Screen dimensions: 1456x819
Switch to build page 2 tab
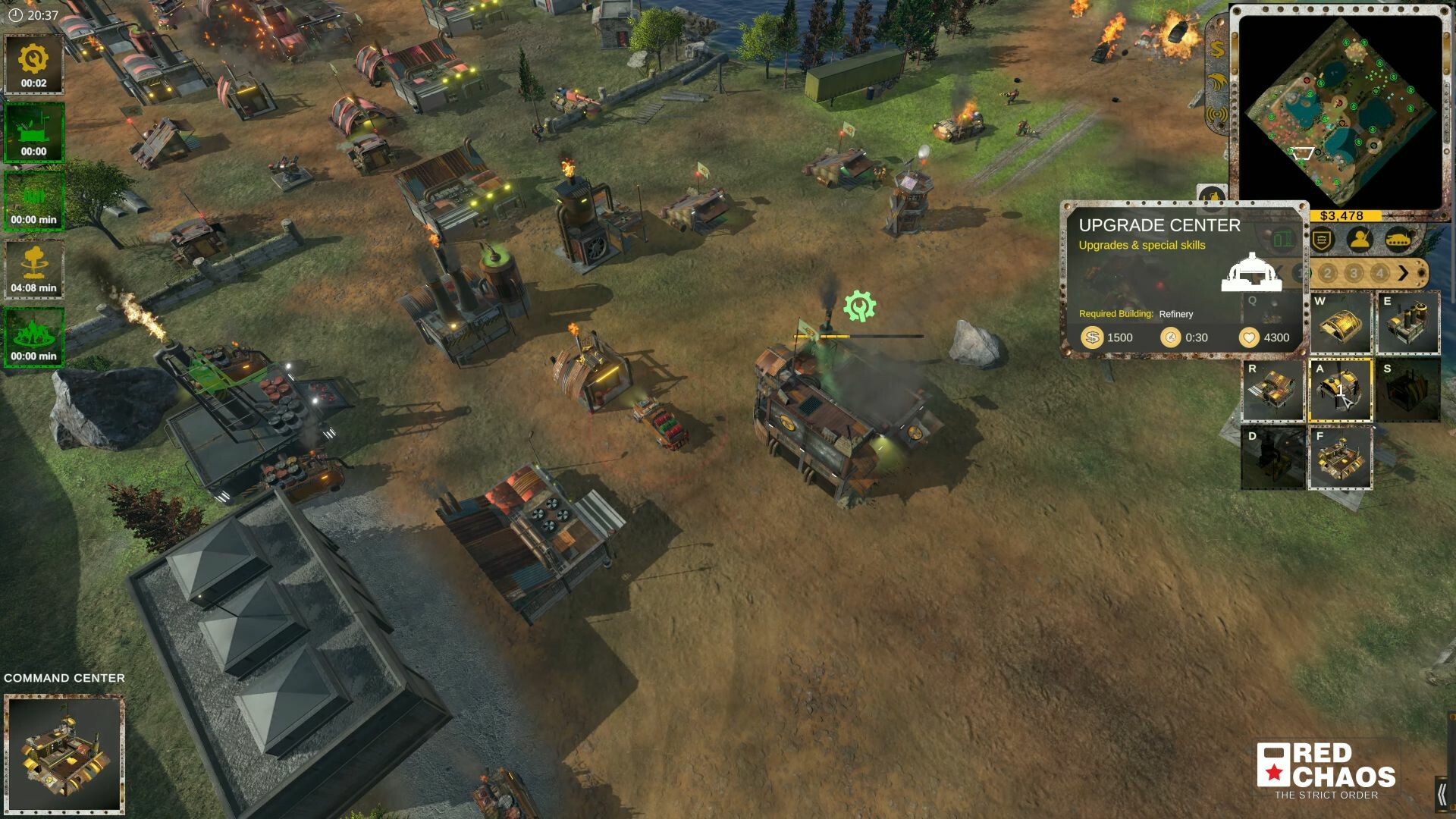(x=1327, y=273)
